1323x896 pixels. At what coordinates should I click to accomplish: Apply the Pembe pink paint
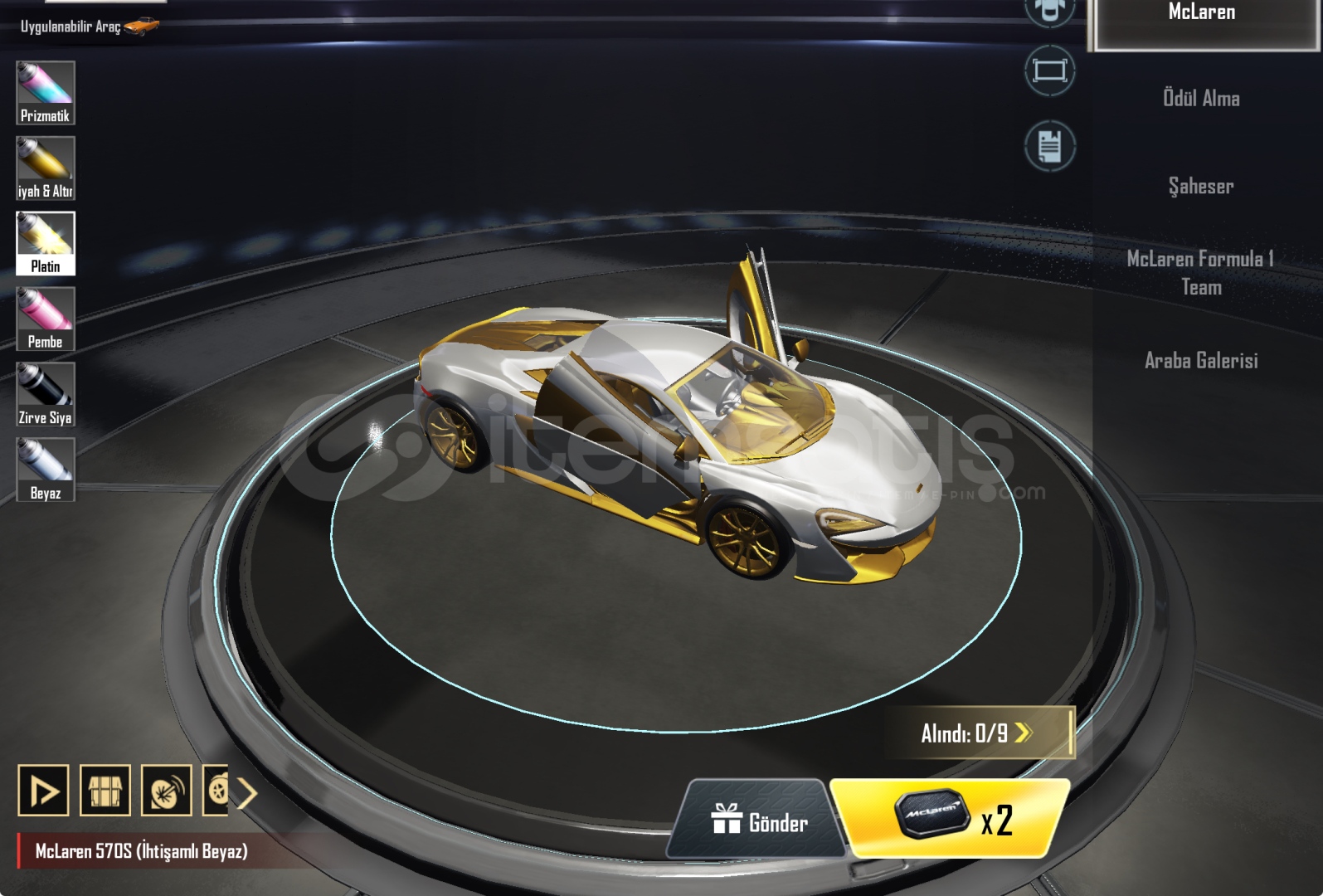click(x=46, y=319)
